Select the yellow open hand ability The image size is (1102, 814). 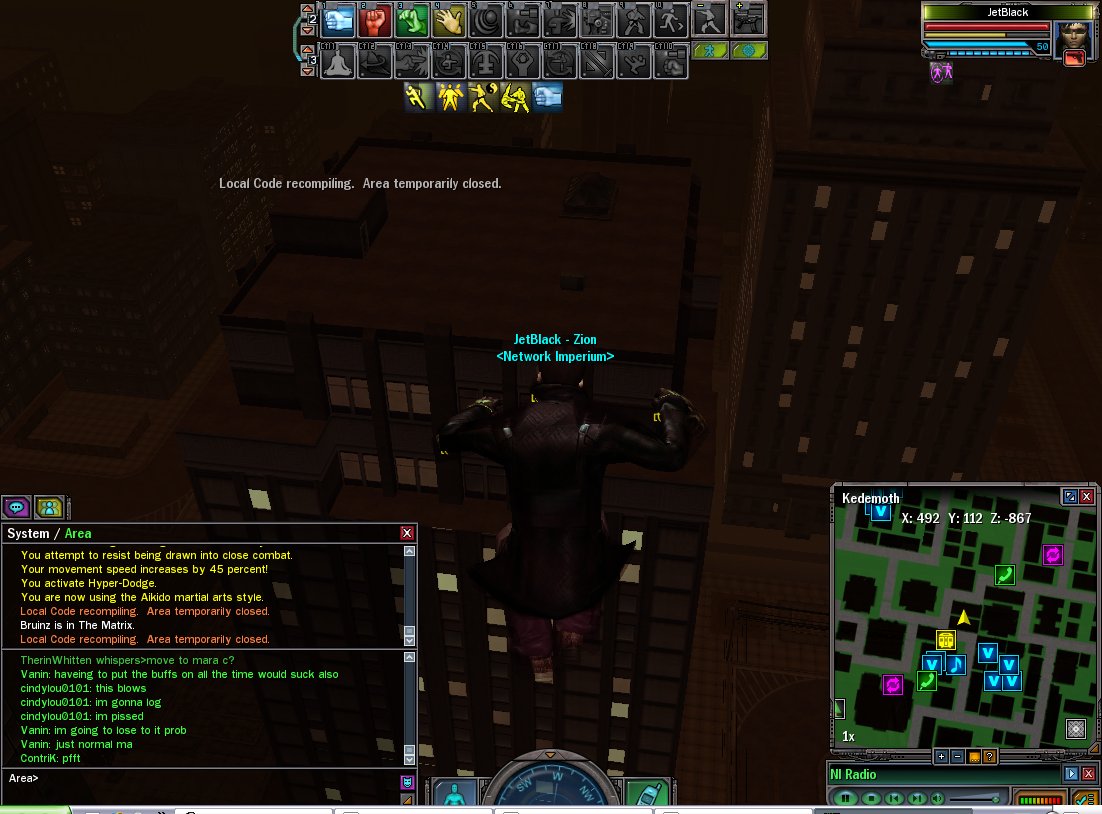[449, 21]
